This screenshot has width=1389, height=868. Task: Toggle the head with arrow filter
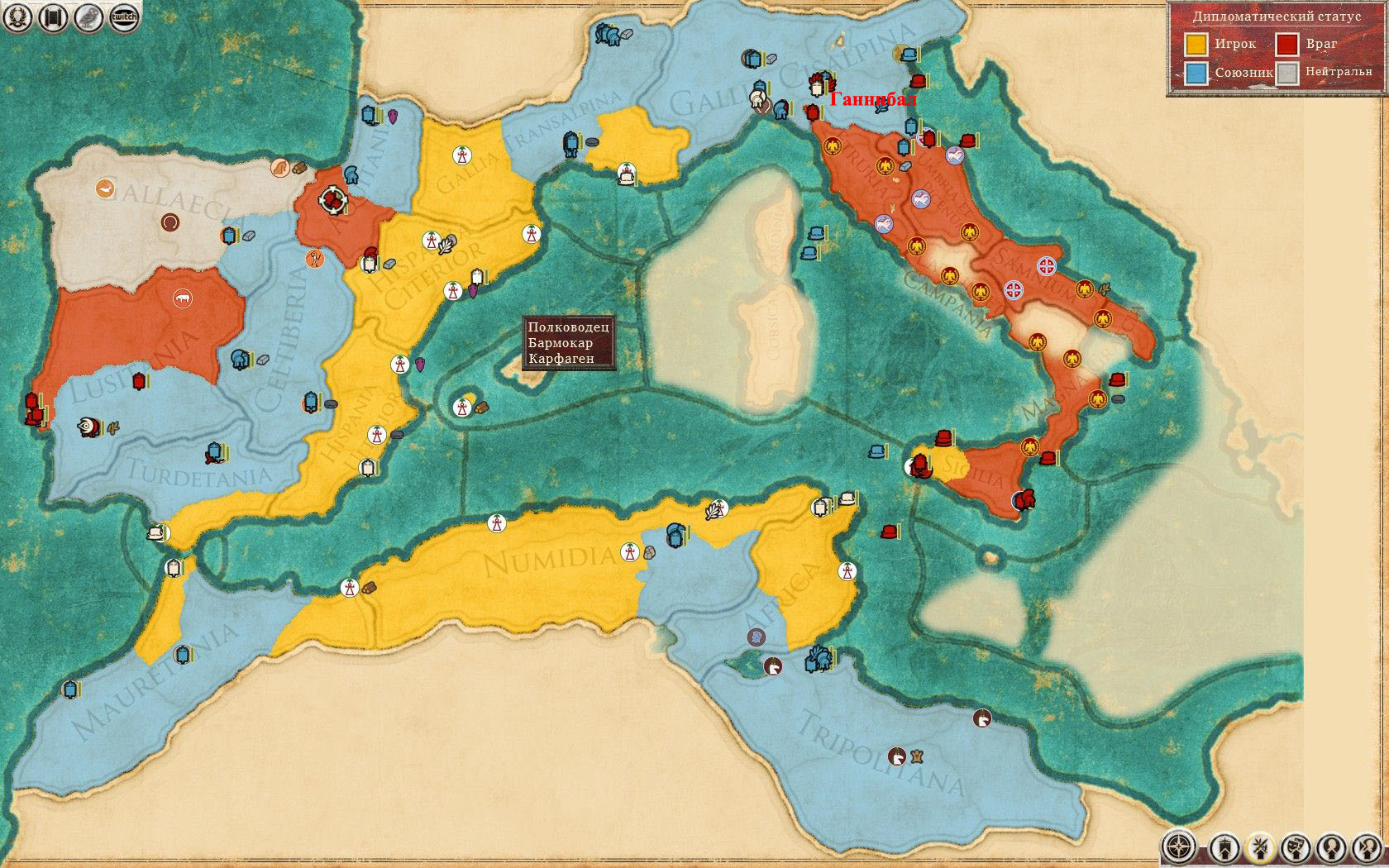point(1367,847)
